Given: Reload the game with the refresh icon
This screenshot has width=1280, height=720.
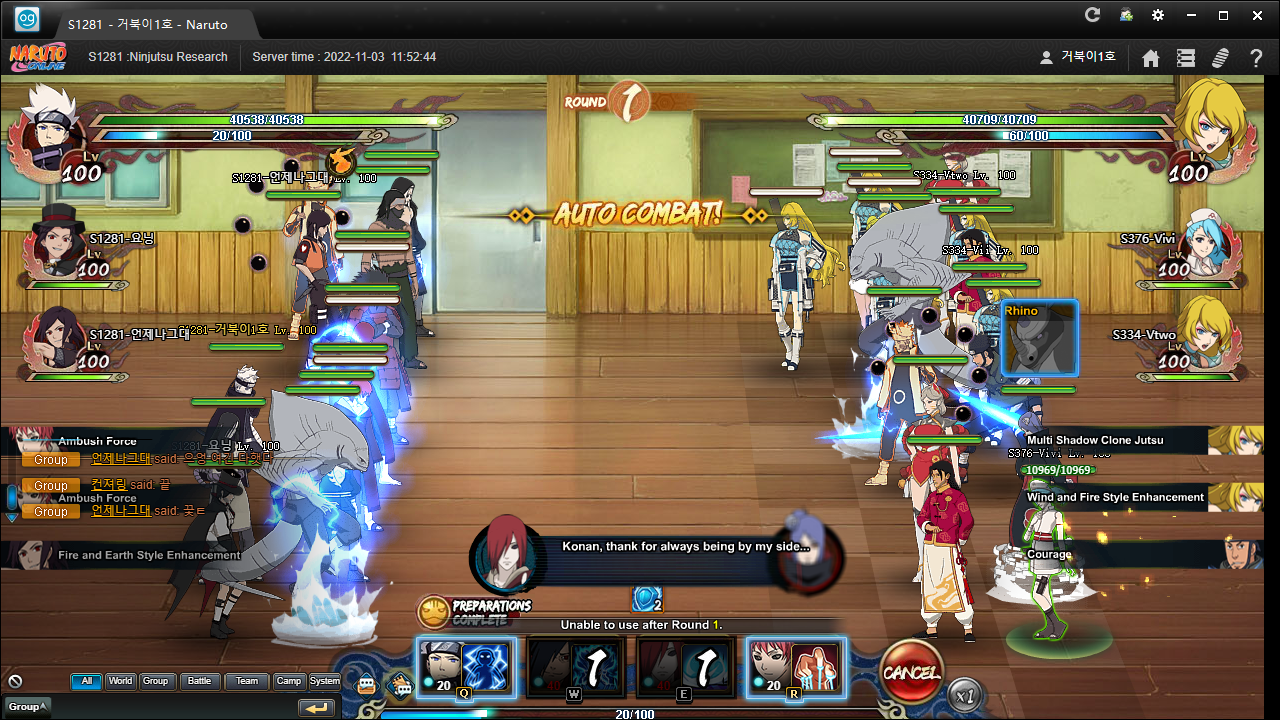Looking at the screenshot, I should [1093, 15].
